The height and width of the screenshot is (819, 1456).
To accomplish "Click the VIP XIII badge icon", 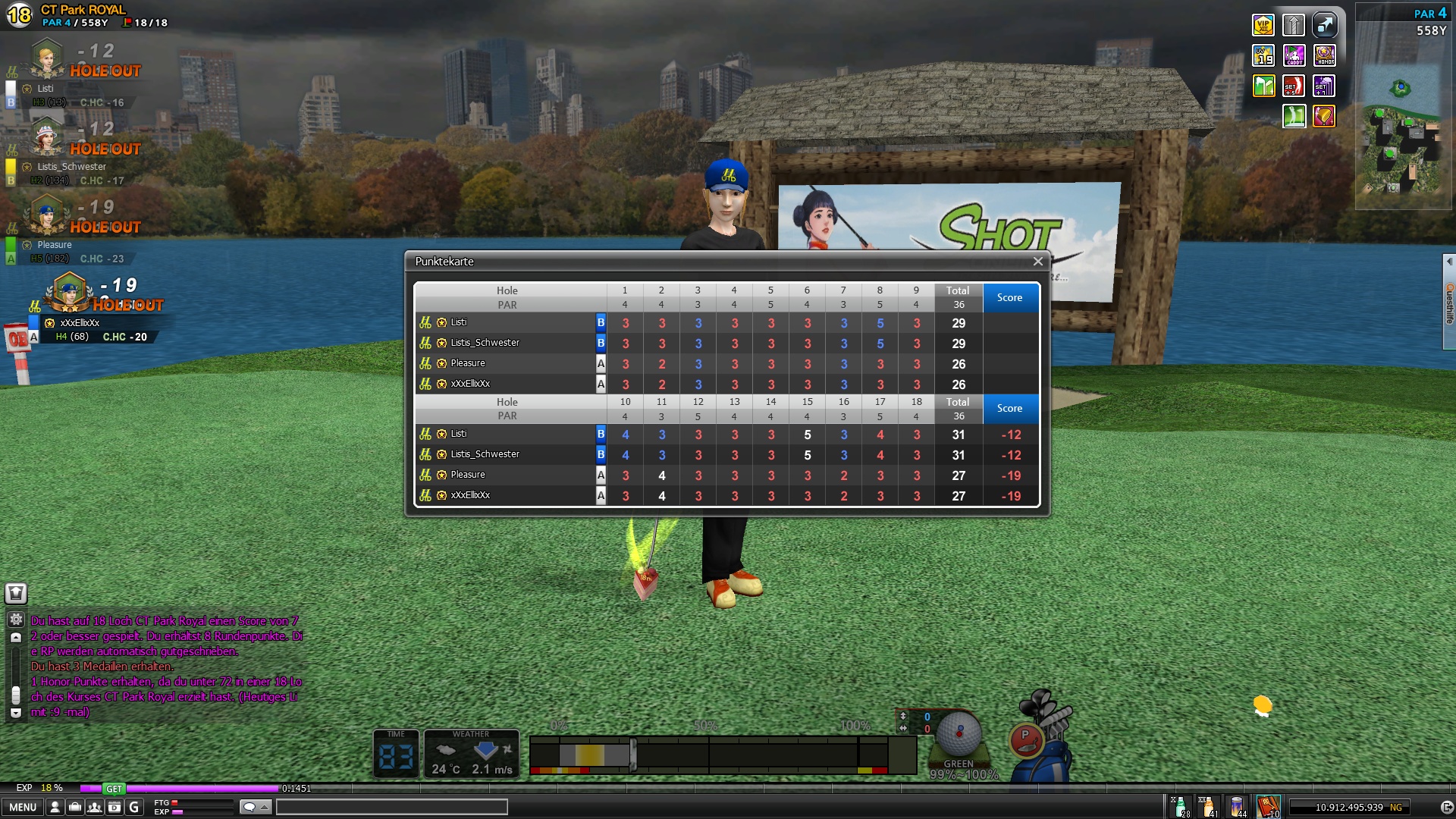I will coord(1263,25).
